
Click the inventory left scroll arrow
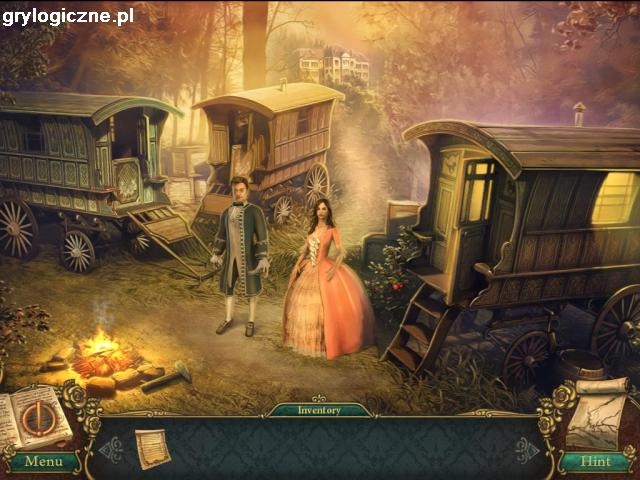[112, 449]
